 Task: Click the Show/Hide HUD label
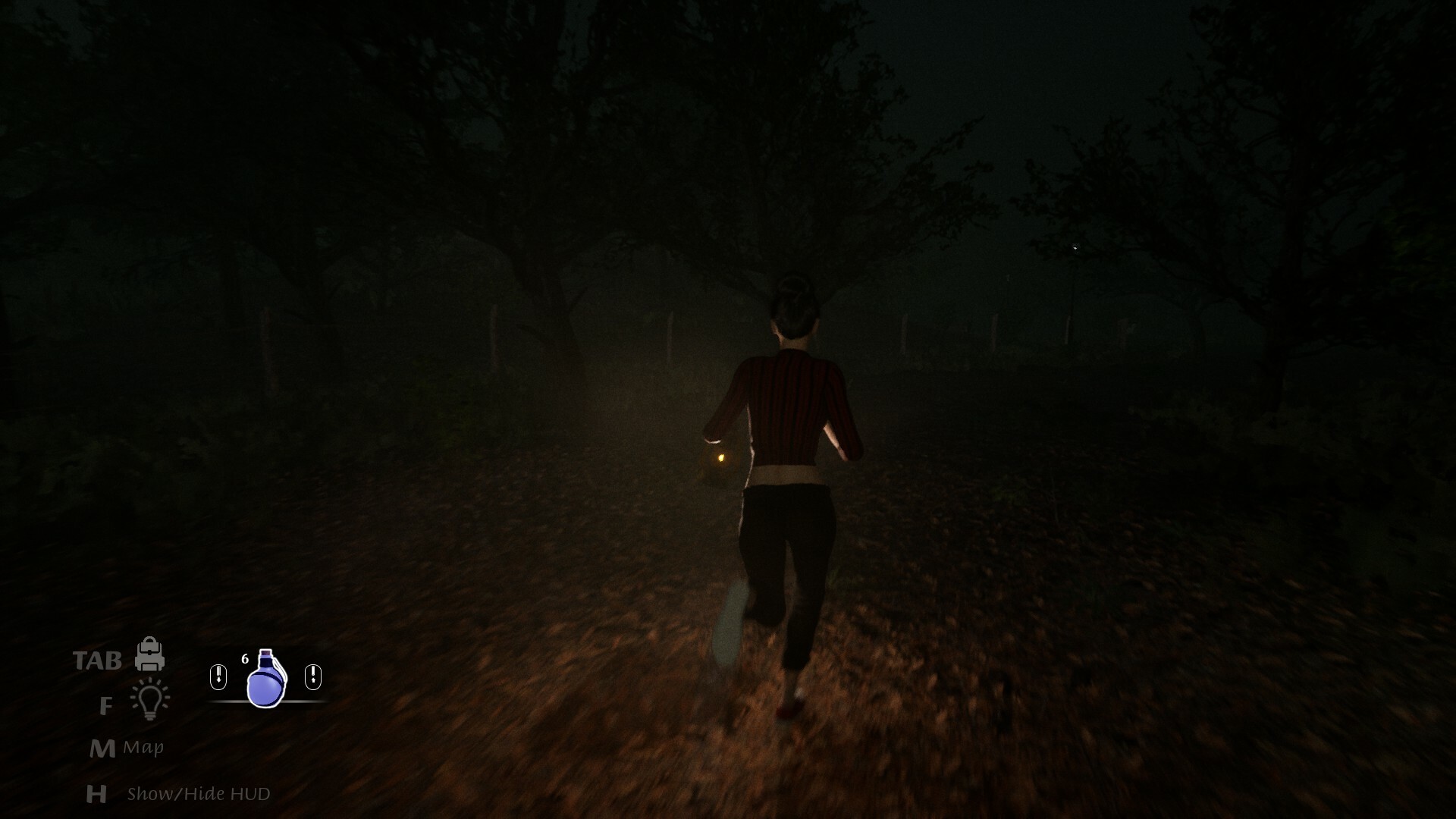199,794
